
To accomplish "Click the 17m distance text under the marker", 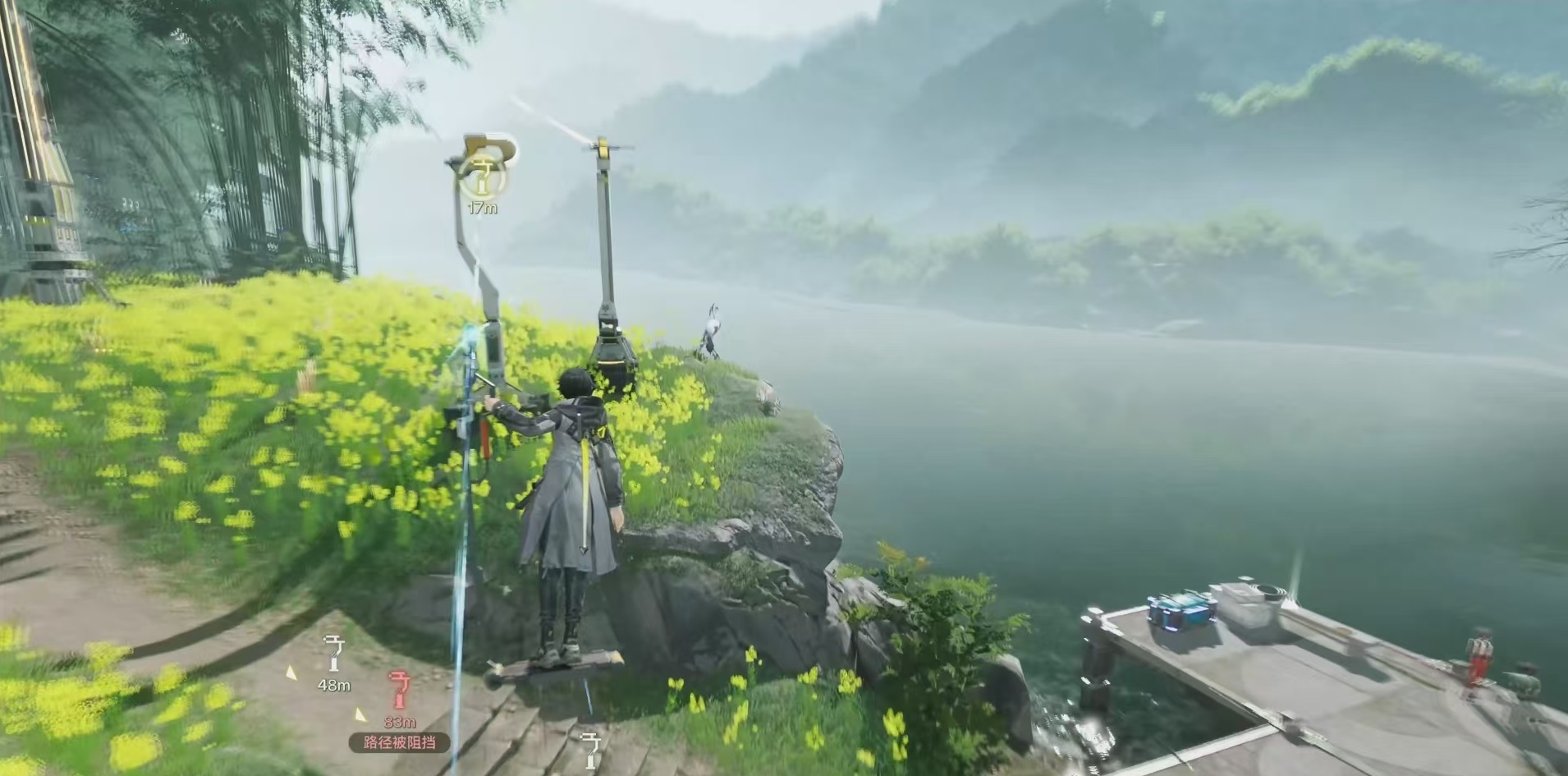I will [483, 206].
